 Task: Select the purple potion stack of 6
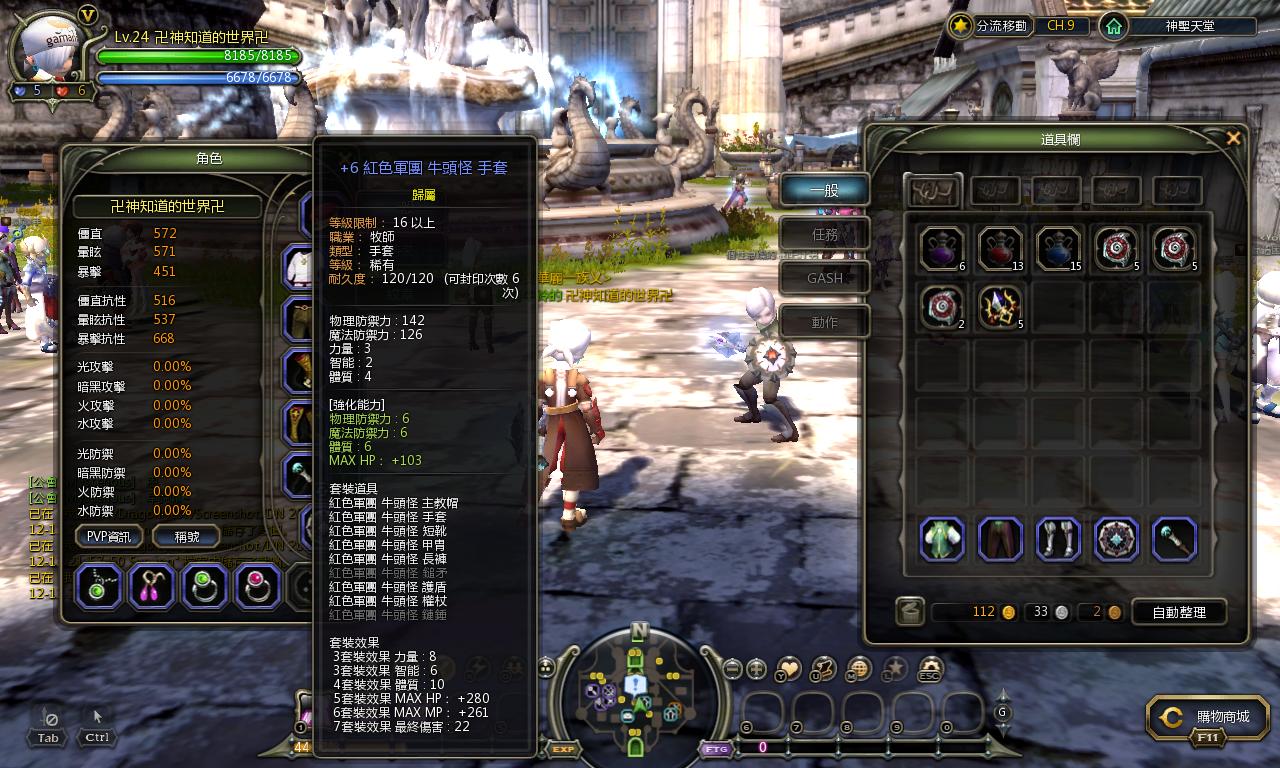[942, 249]
